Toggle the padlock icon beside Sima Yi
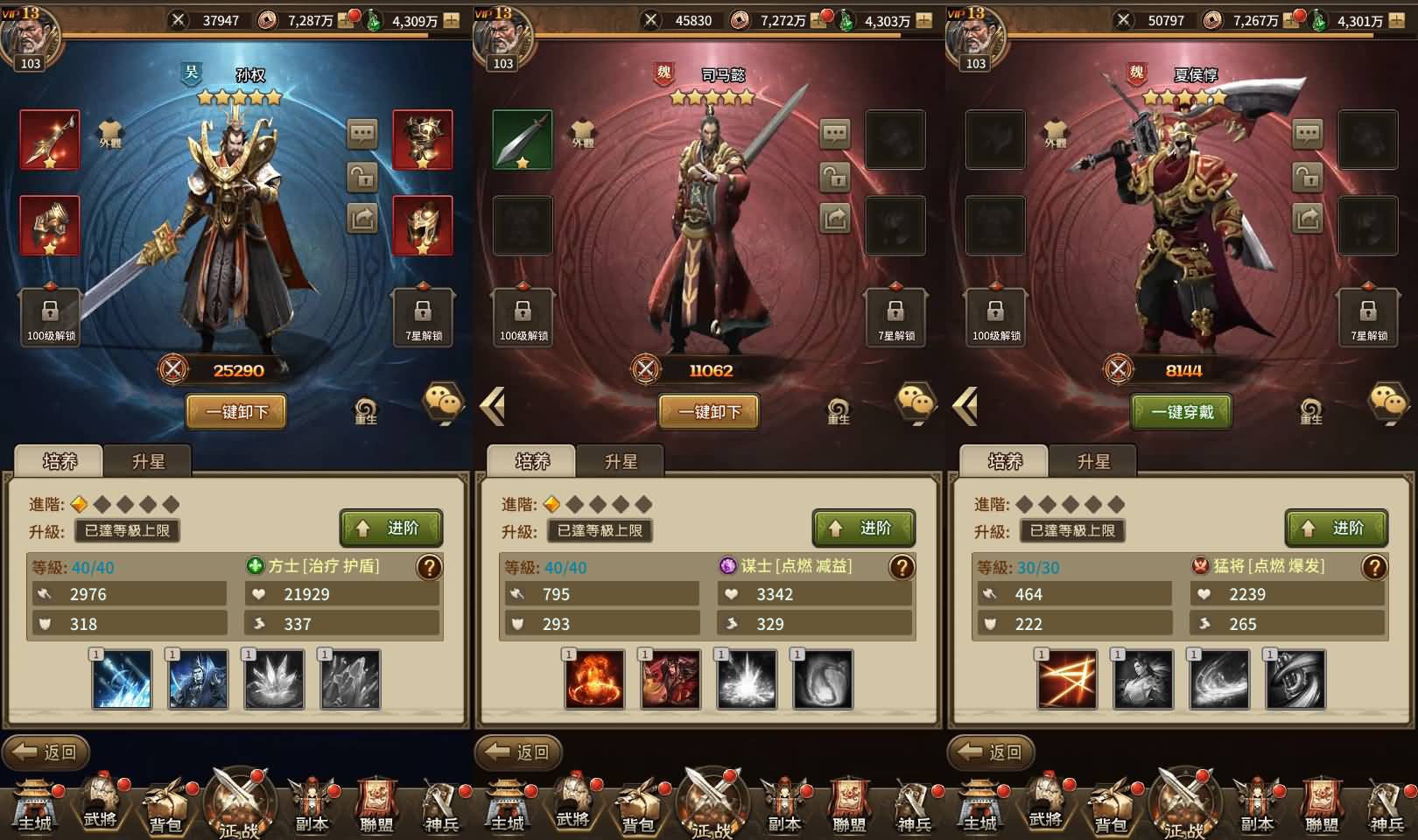Image resolution: width=1418 pixels, height=840 pixels. 835,178
